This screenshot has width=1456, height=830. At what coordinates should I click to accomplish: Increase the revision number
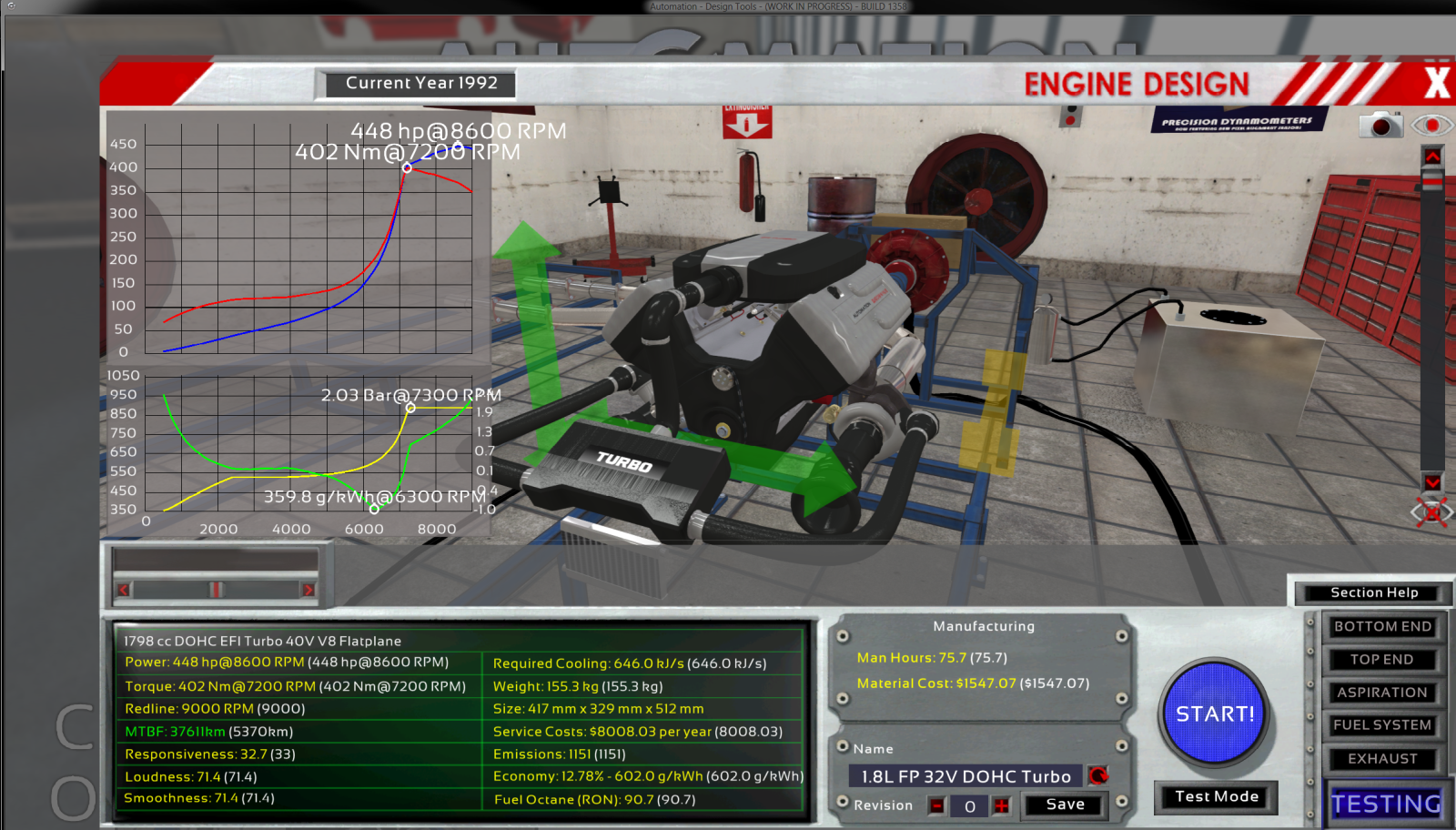[1001, 805]
